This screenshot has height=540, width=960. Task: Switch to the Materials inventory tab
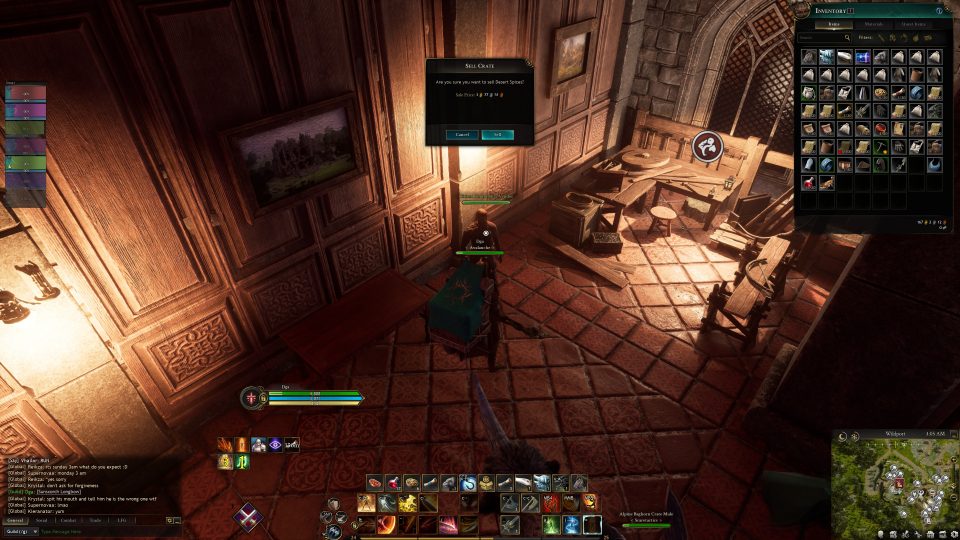[x=875, y=24]
